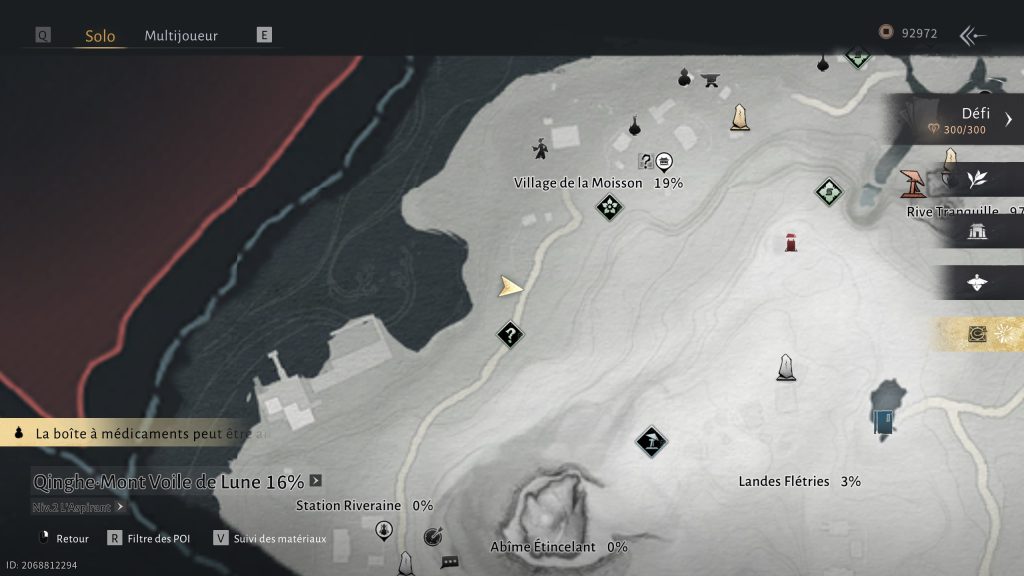Click the Retour back option
Screen dimensions: 1024x576
[x=63, y=538]
